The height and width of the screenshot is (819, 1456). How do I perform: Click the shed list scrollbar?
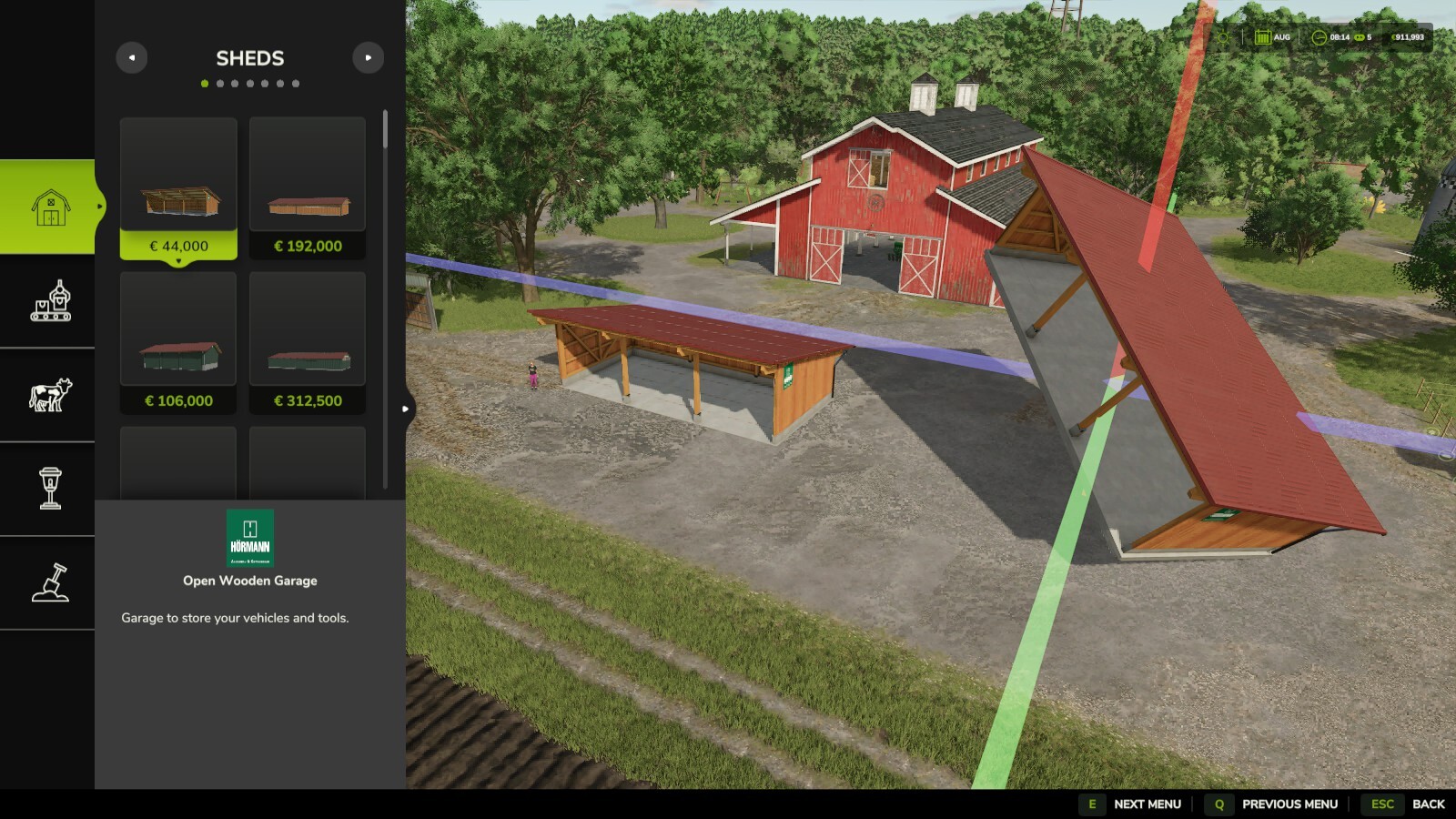[385, 130]
